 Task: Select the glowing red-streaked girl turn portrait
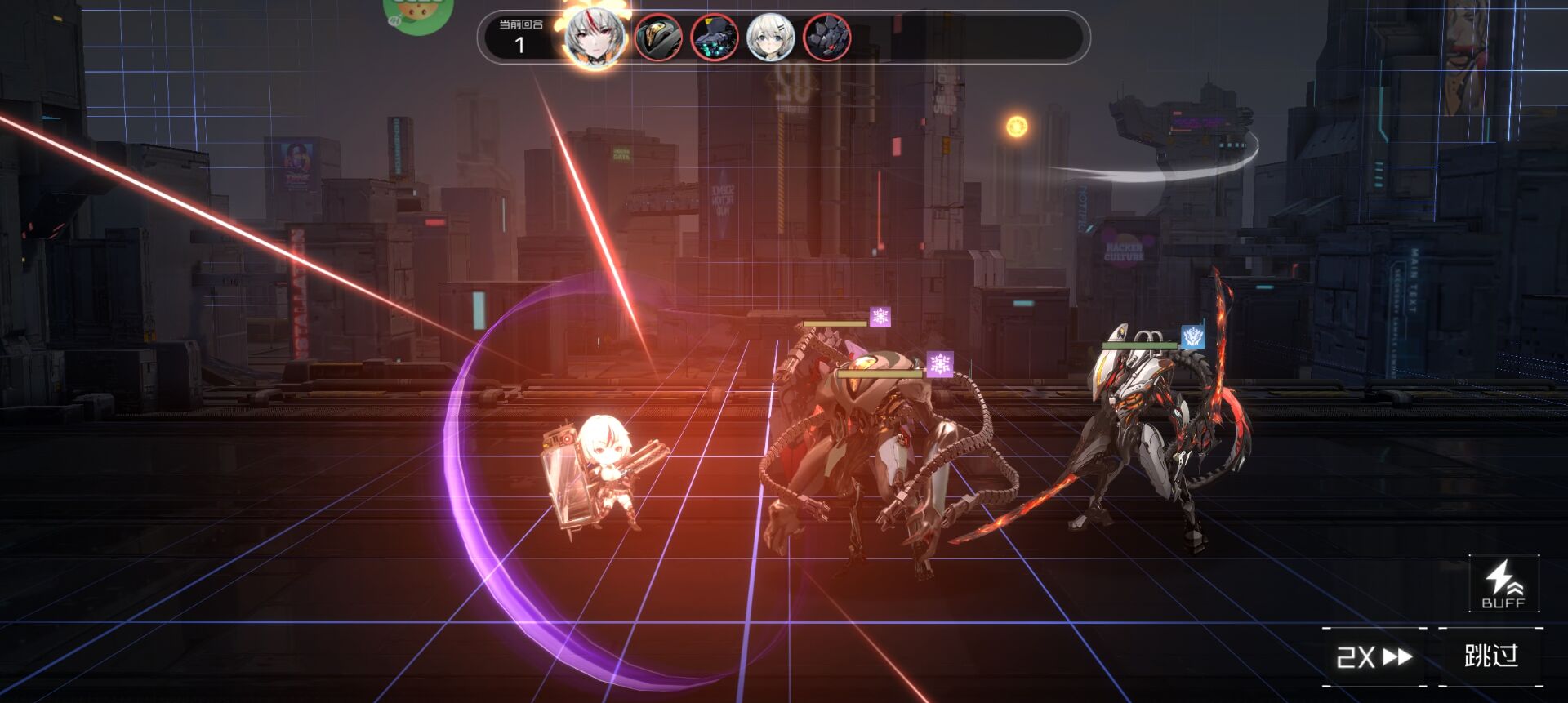(595, 37)
